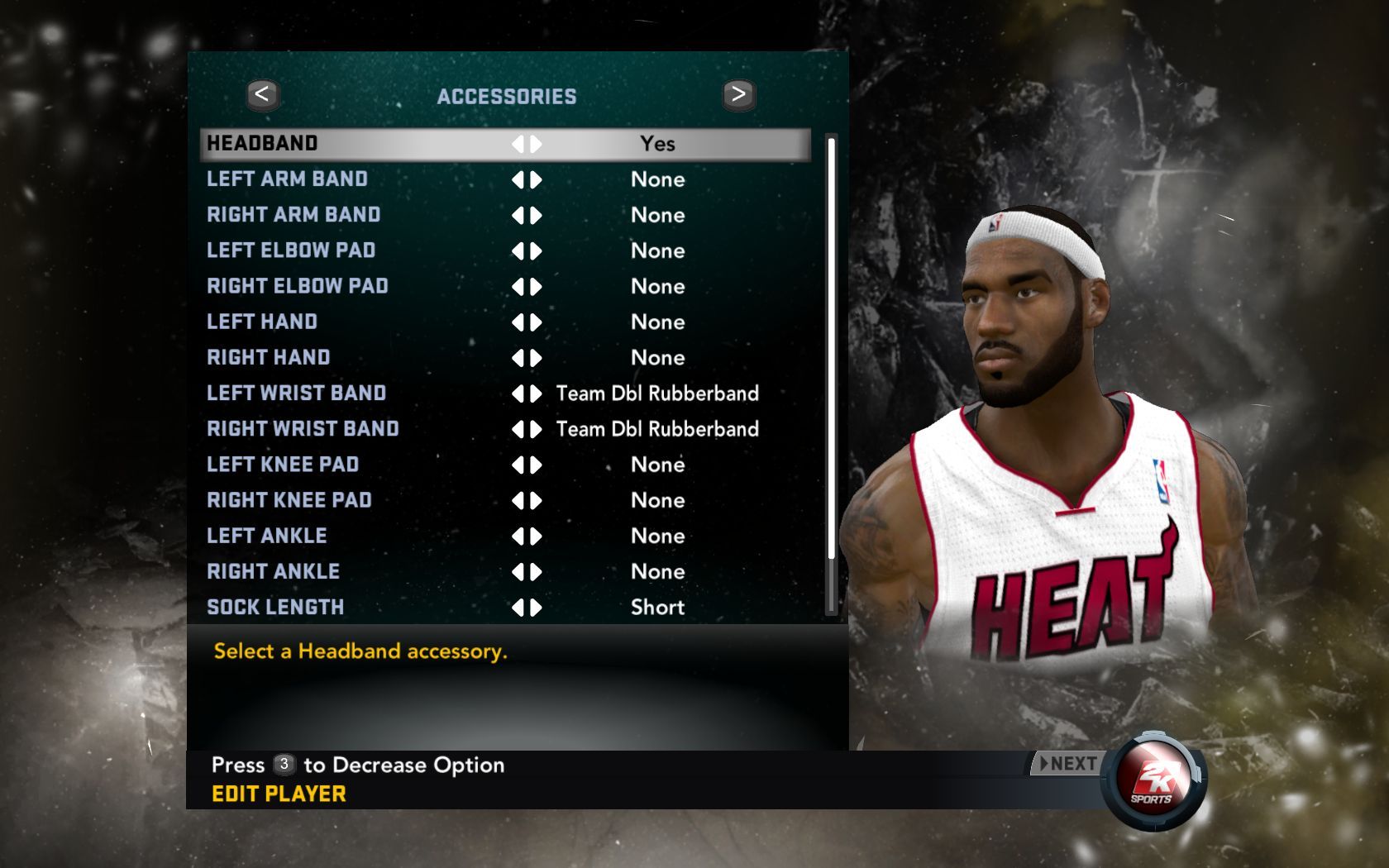The image size is (1389, 868).
Task: Select the Right Arm Band row
Action: point(294,215)
